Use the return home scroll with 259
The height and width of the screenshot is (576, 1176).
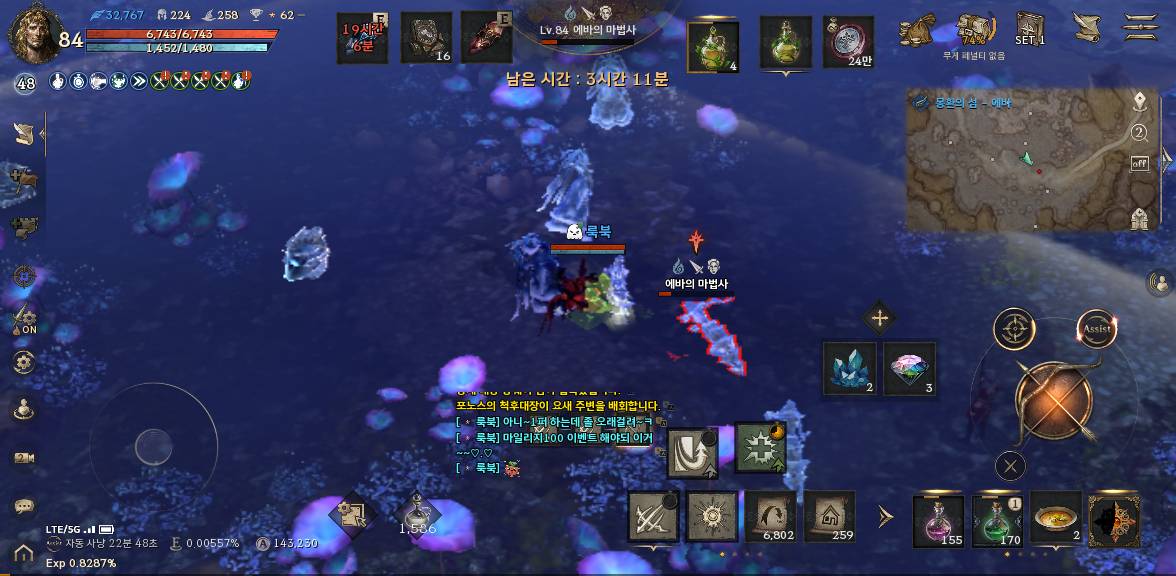click(830, 517)
